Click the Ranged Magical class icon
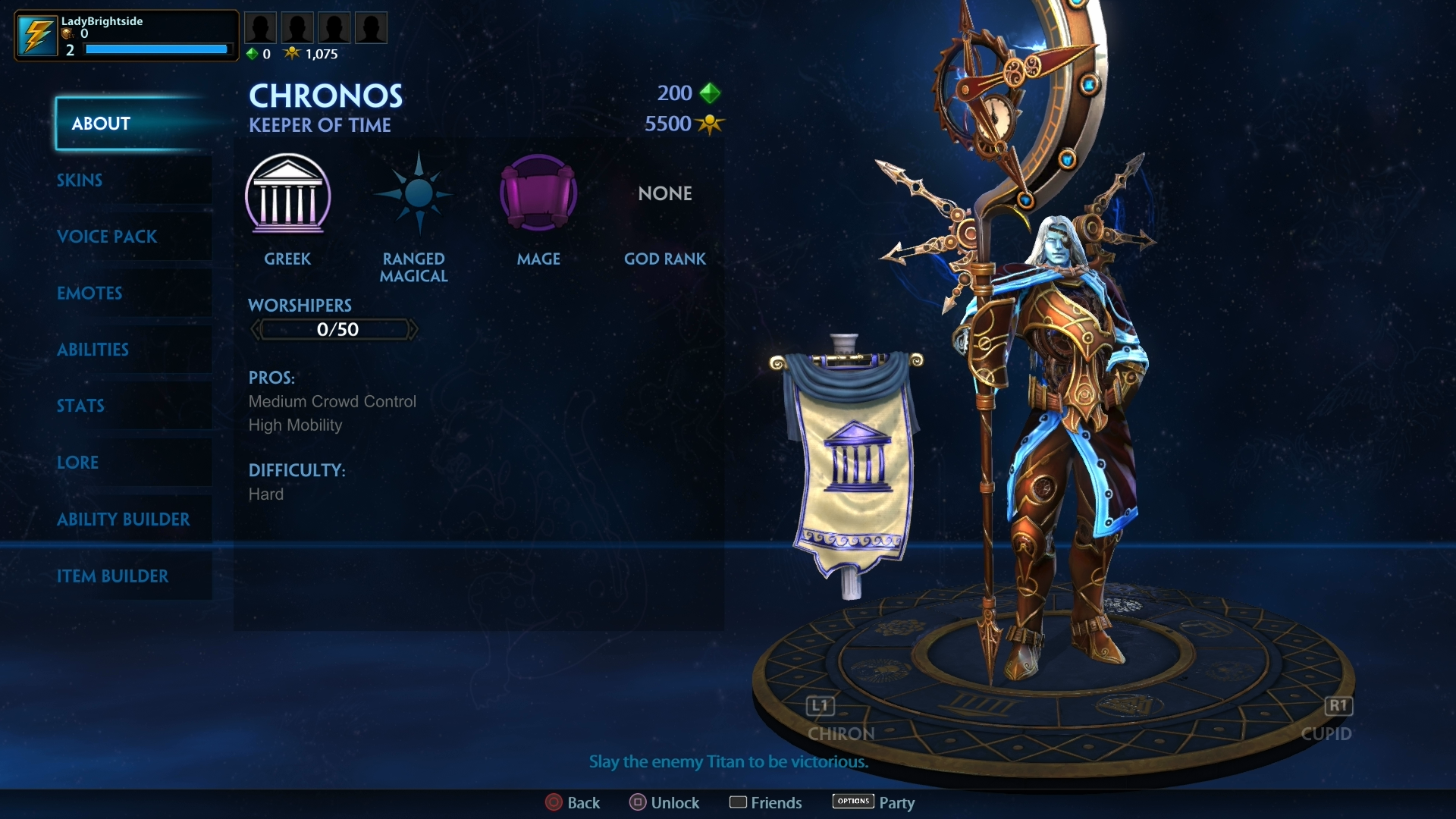1456x819 pixels. pos(414,193)
